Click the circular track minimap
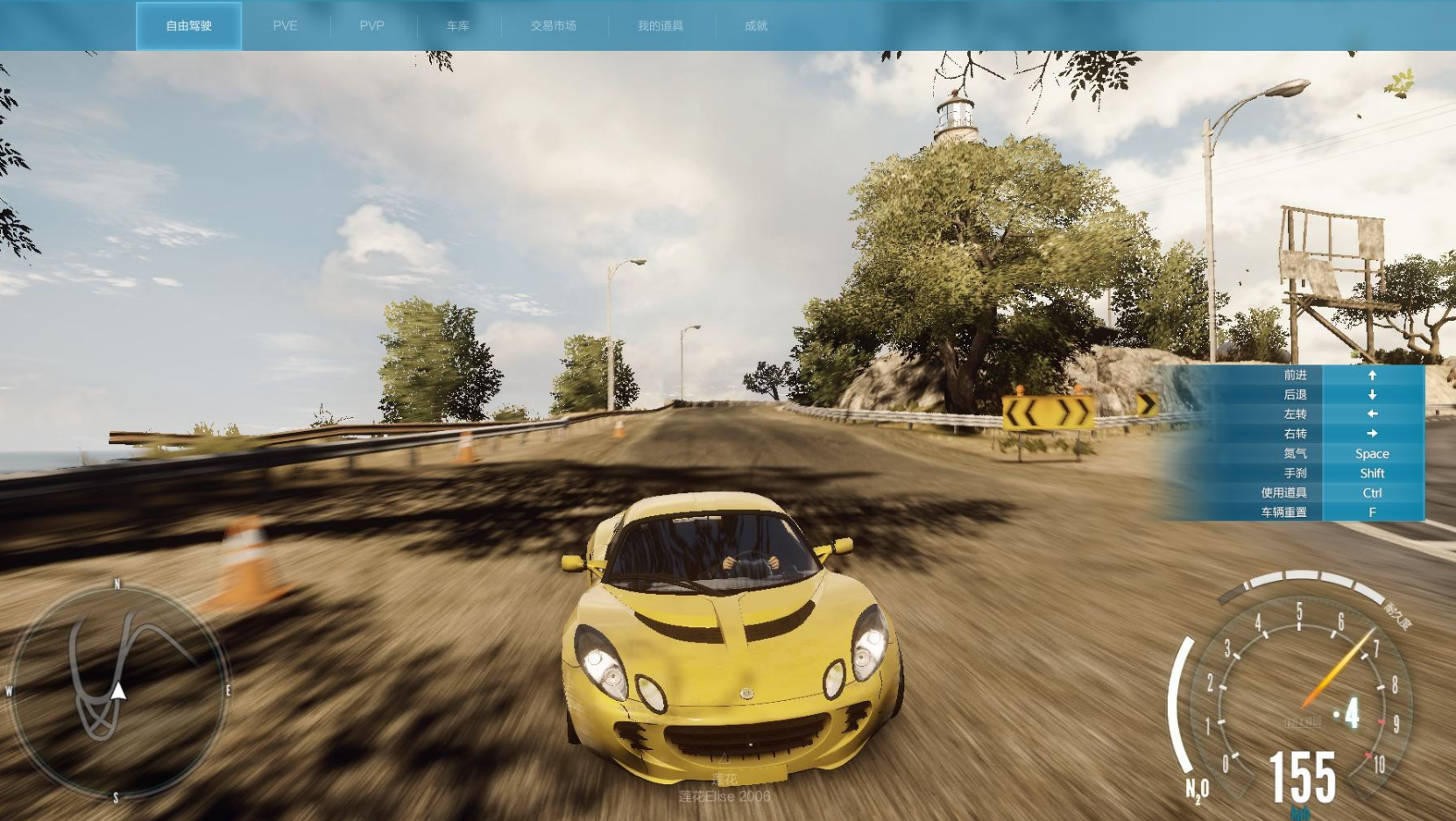 point(118,690)
